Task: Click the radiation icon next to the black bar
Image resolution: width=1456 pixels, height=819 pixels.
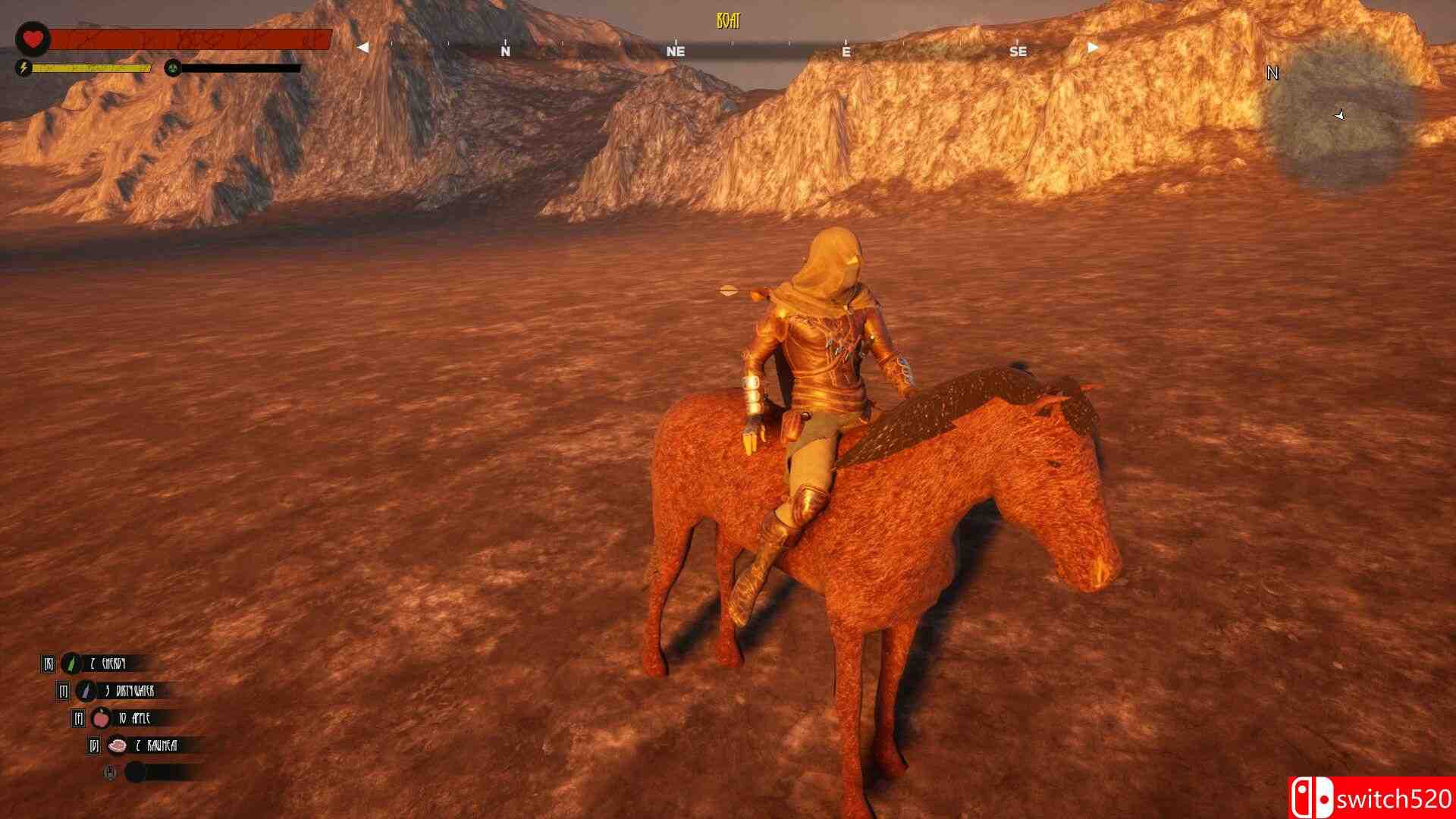Action: coord(172,68)
